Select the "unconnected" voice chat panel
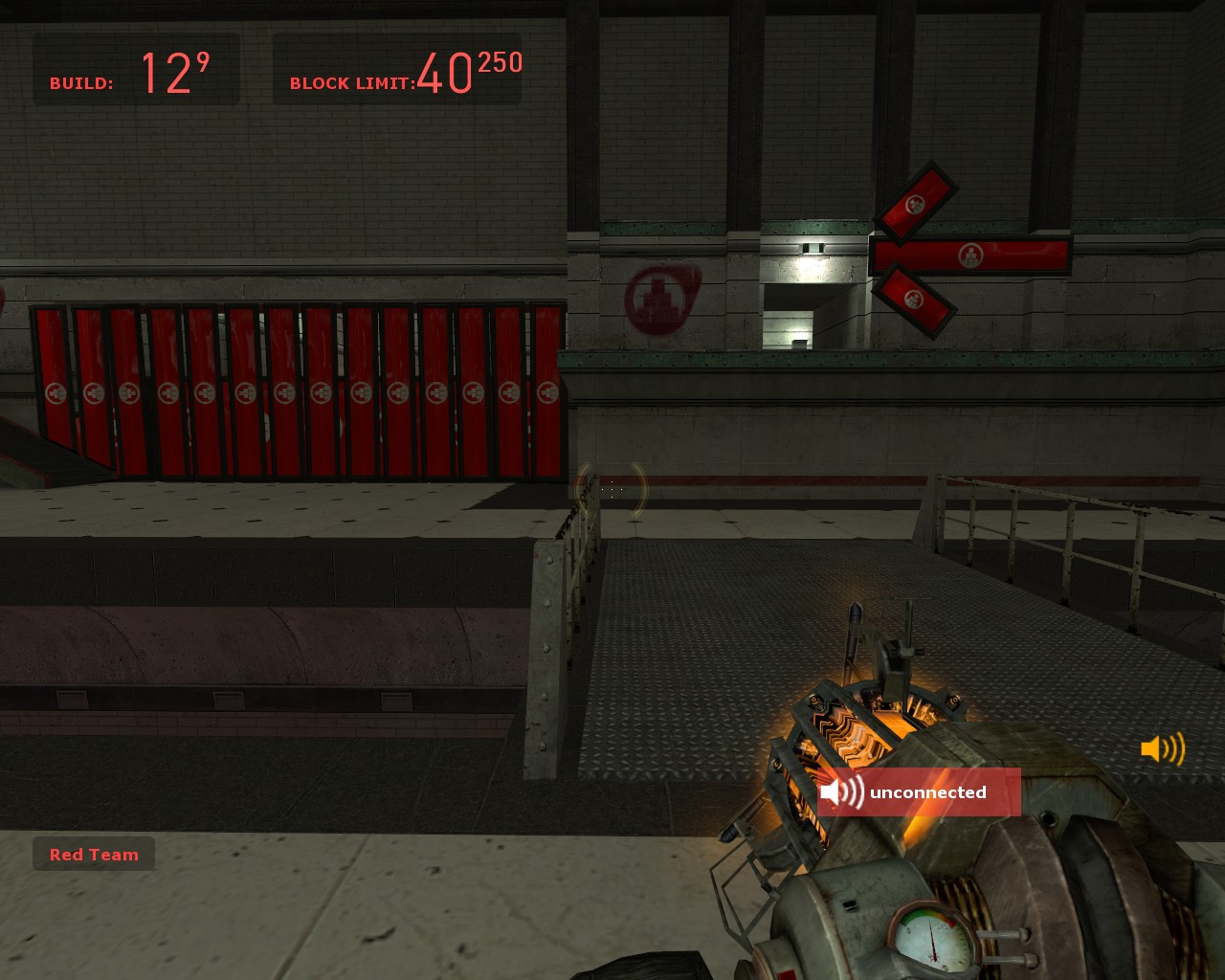This screenshot has height=980, width=1225. [919, 792]
